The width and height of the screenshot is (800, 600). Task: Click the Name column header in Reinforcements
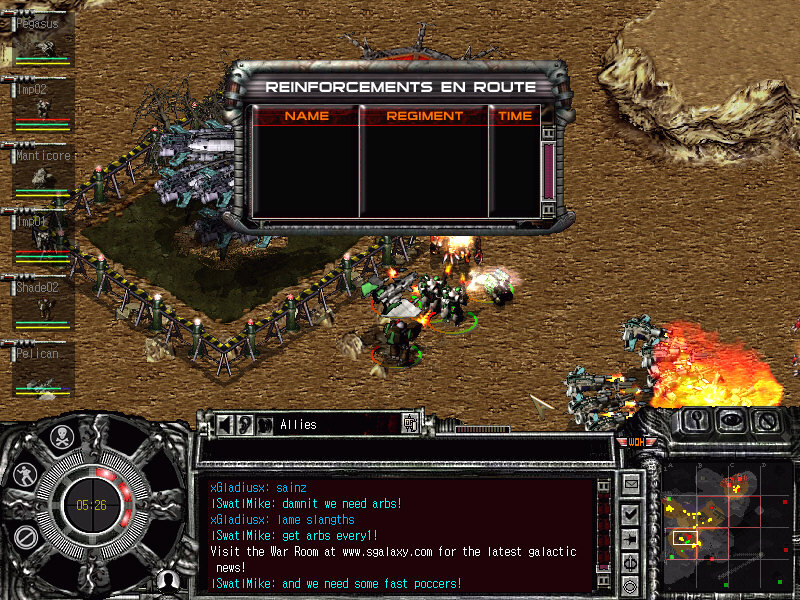coord(306,116)
